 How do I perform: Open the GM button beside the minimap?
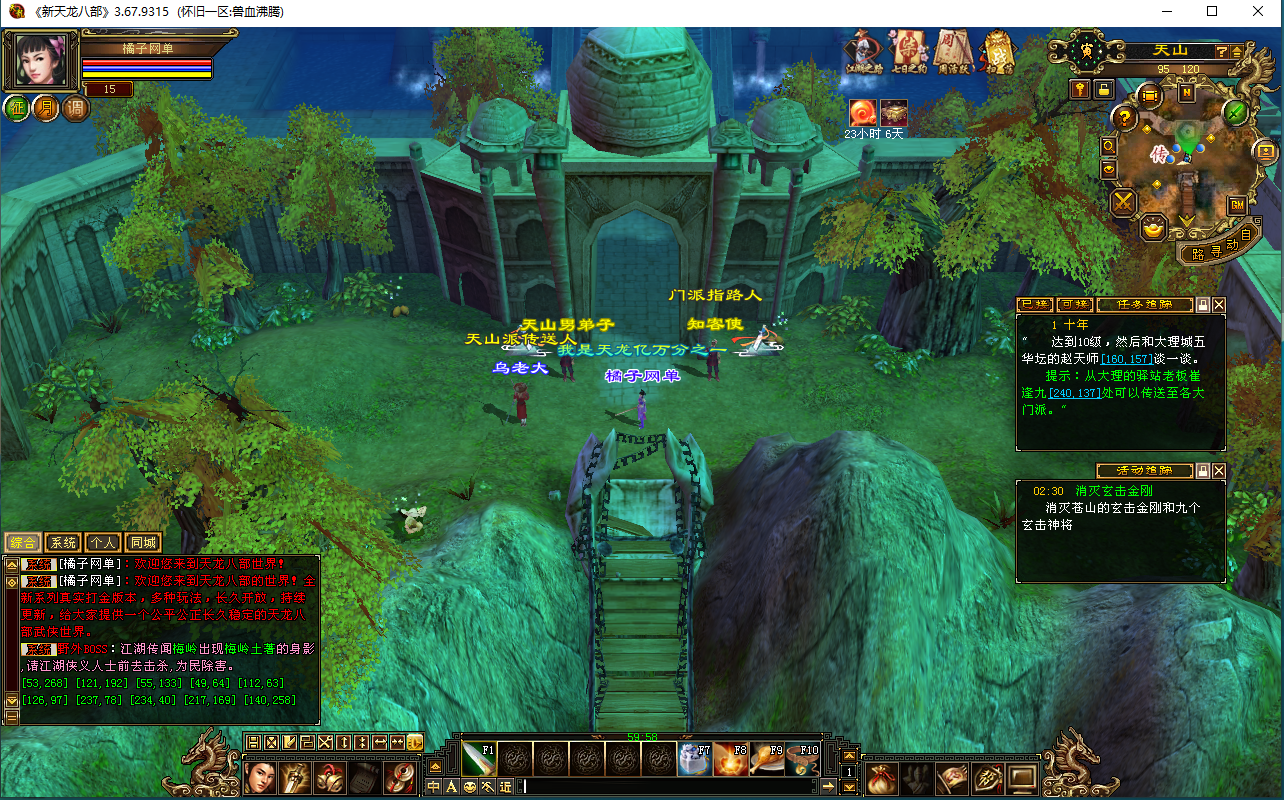tap(1237, 205)
